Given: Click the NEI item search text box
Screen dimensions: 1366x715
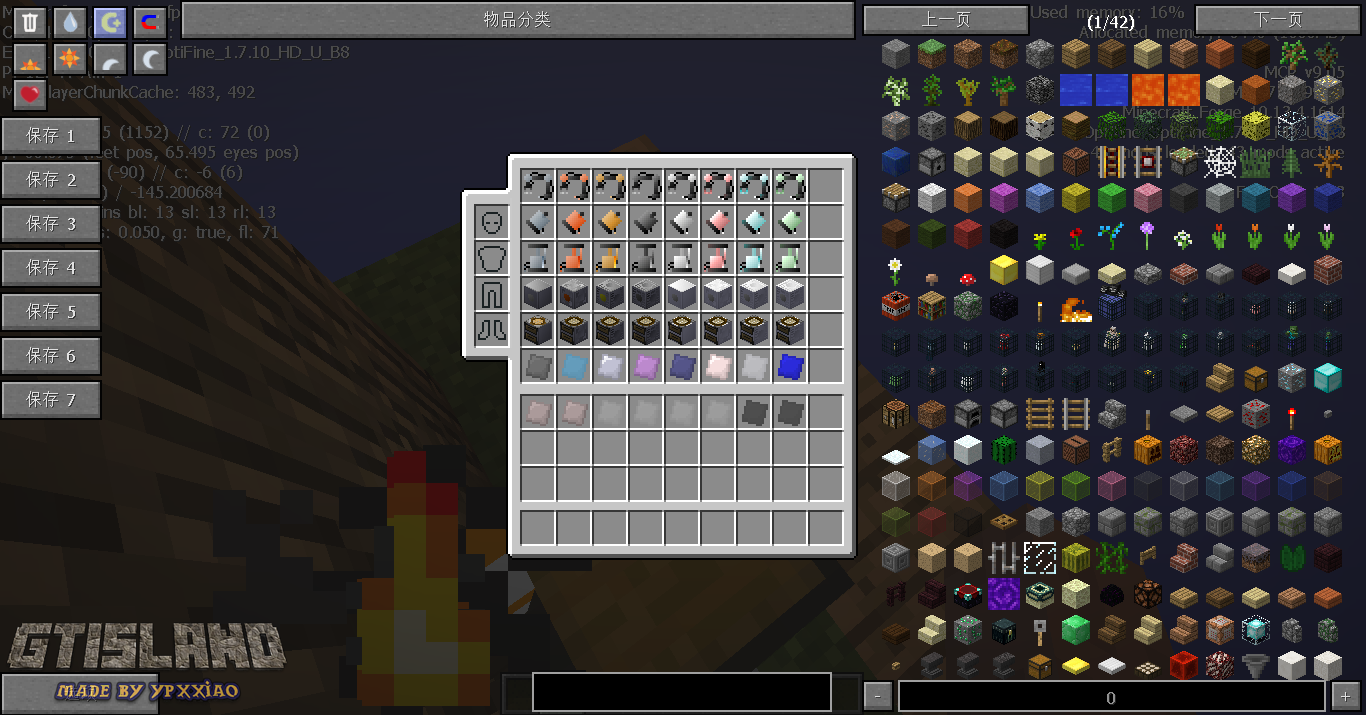Looking at the screenshot, I should pos(681,692).
